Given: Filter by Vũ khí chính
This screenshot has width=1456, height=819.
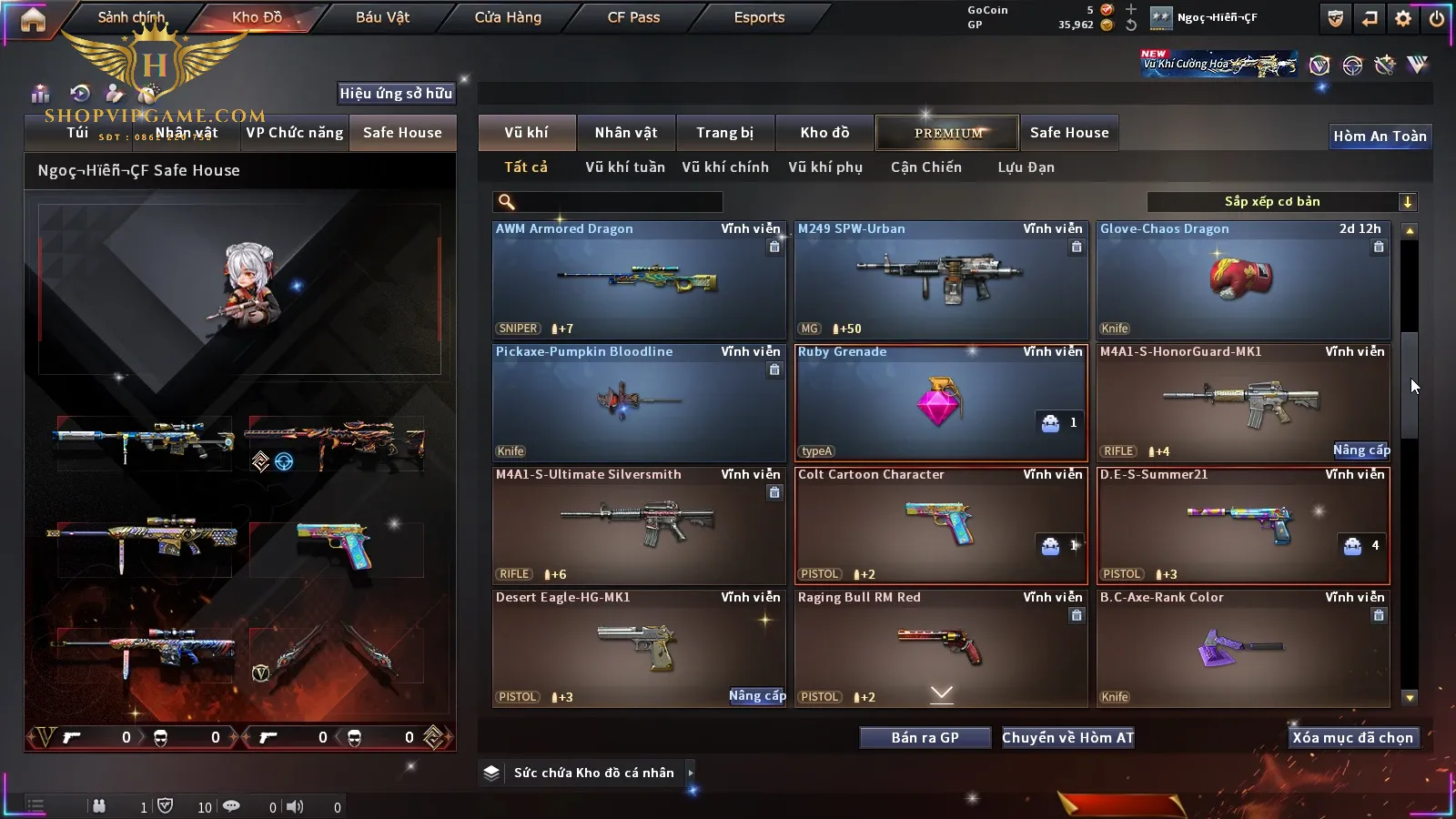Looking at the screenshot, I should [x=725, y=167].
